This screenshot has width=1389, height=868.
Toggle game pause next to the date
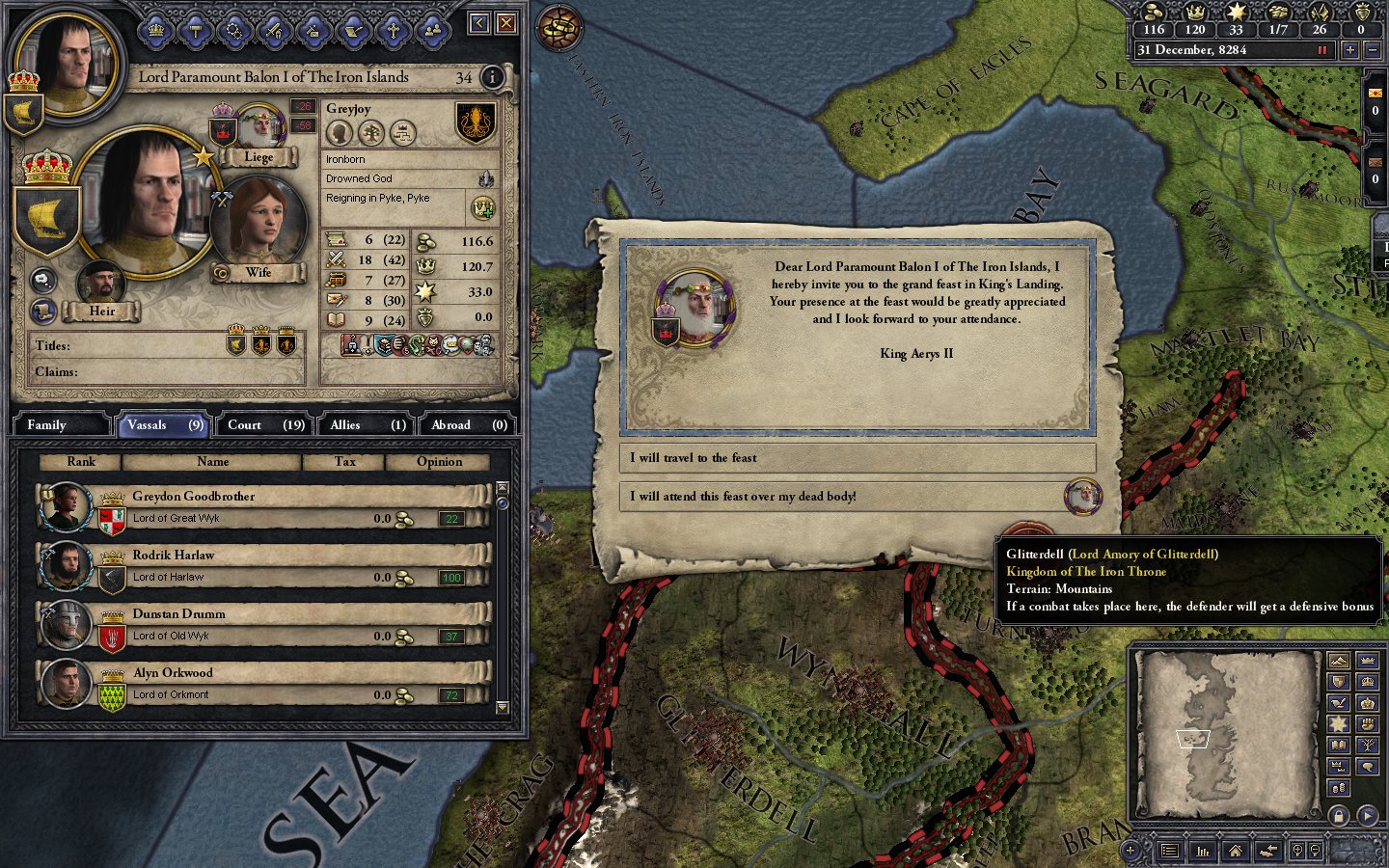click(x=1322, y=50)
